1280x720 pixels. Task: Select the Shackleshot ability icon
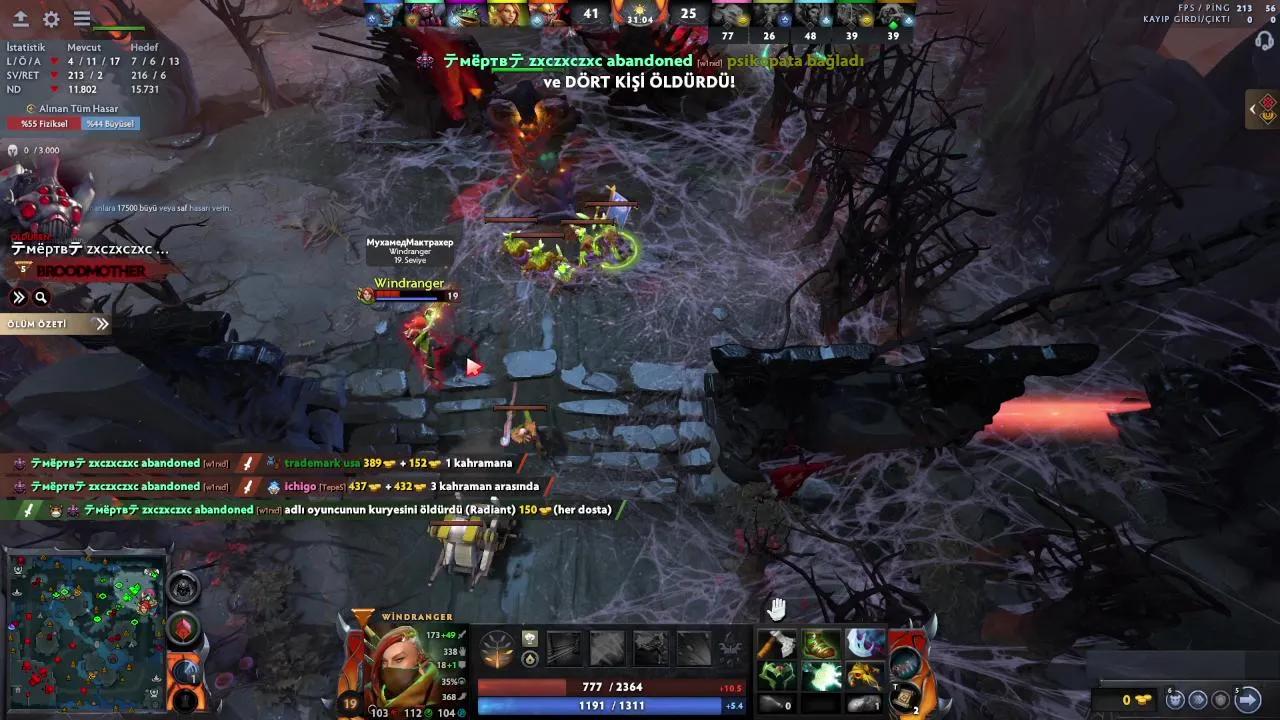point(566,647)
